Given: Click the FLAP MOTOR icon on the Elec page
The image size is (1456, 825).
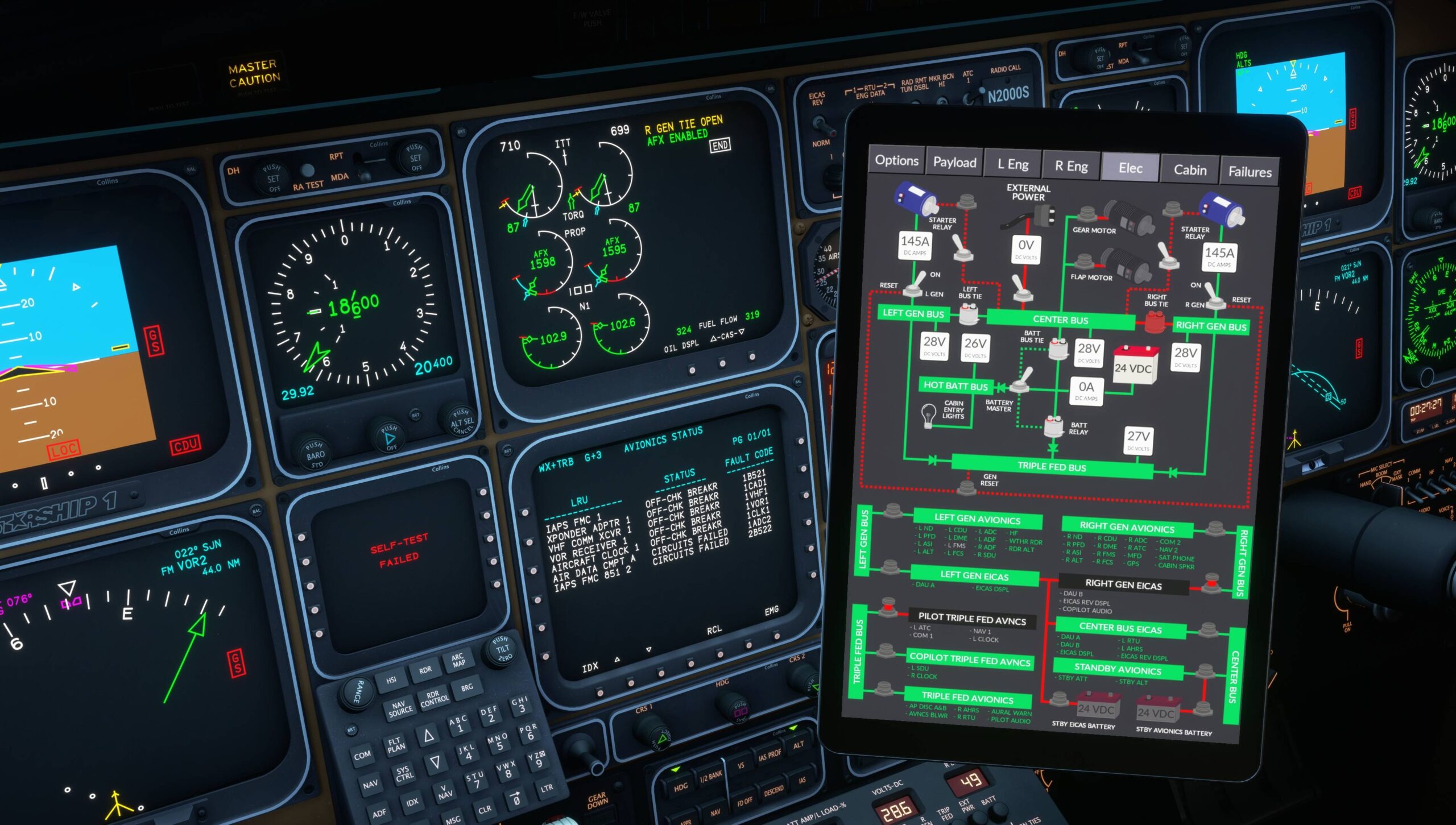Looking at the screenshot, I should 1127,264.
